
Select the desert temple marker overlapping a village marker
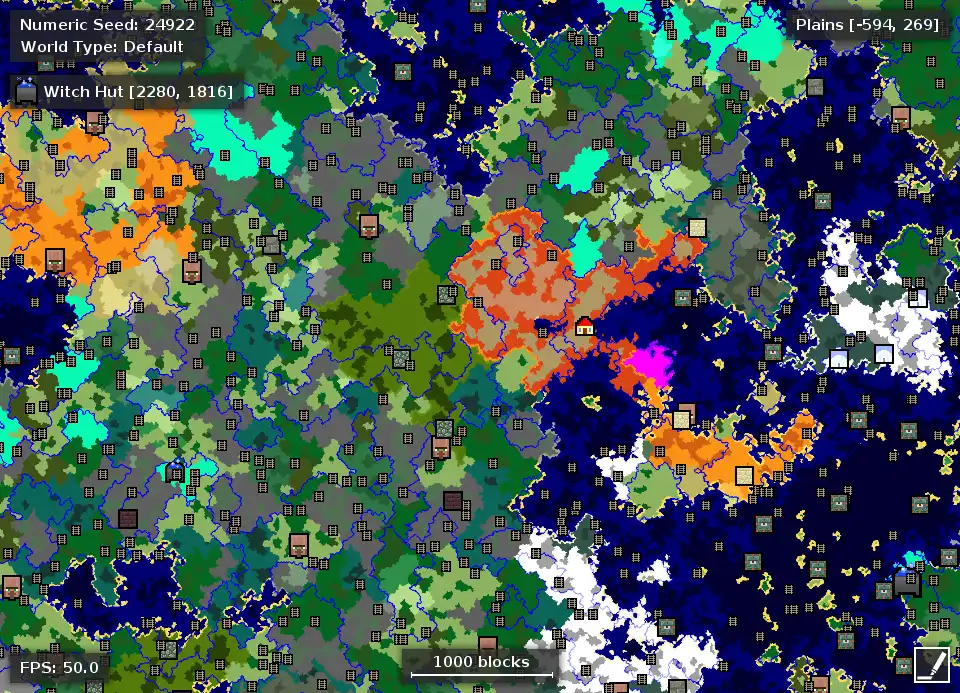tap(682, 419)
